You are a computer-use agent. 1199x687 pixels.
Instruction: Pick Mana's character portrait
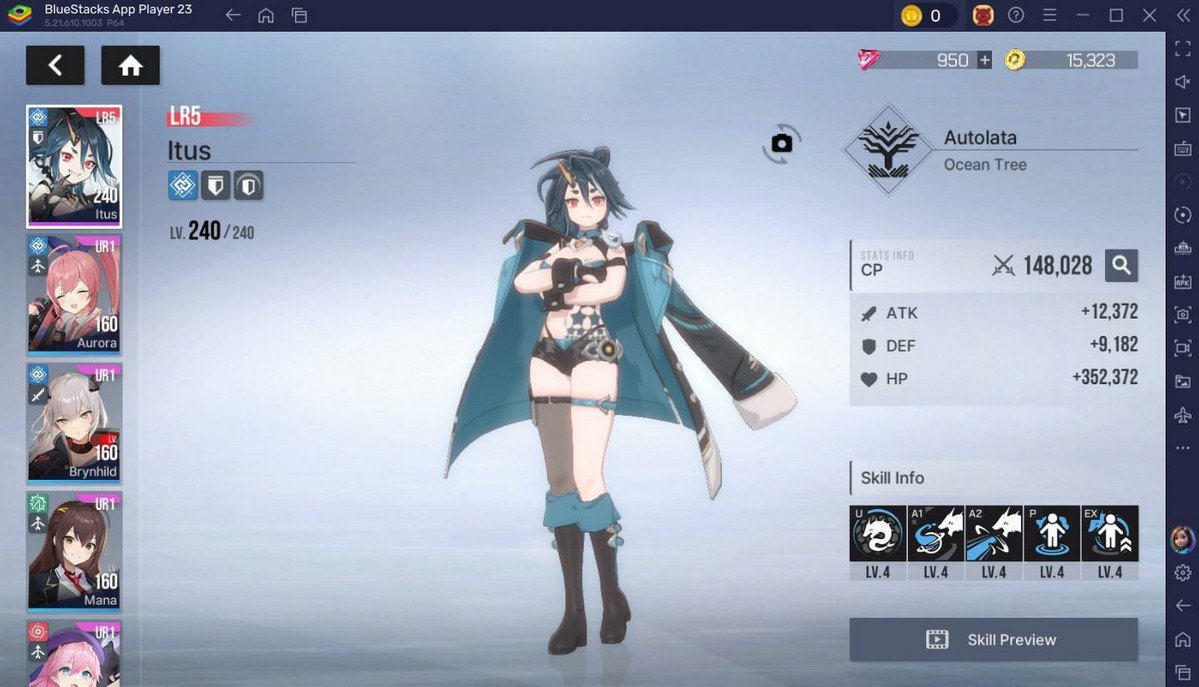(74, 550)
